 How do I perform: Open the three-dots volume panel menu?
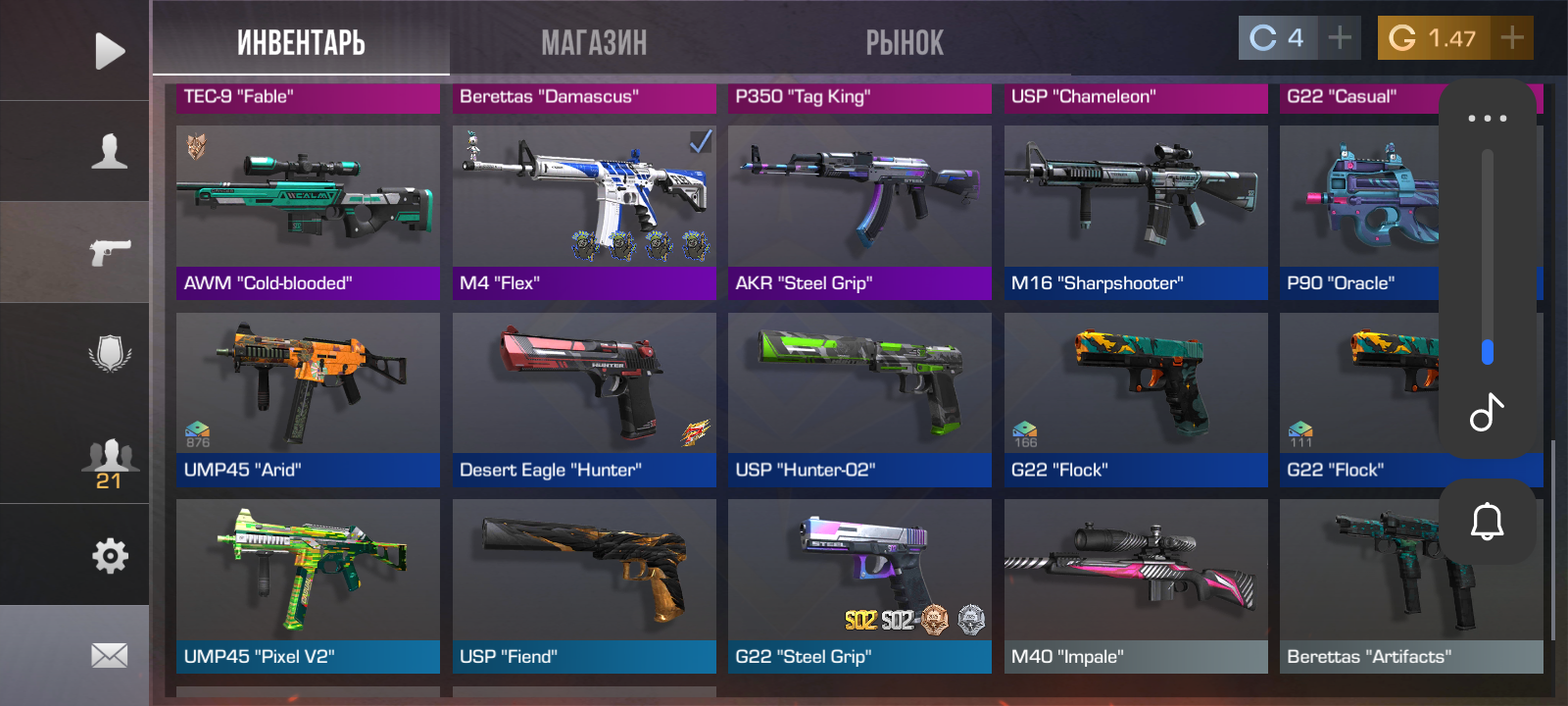pos(1487,119)
